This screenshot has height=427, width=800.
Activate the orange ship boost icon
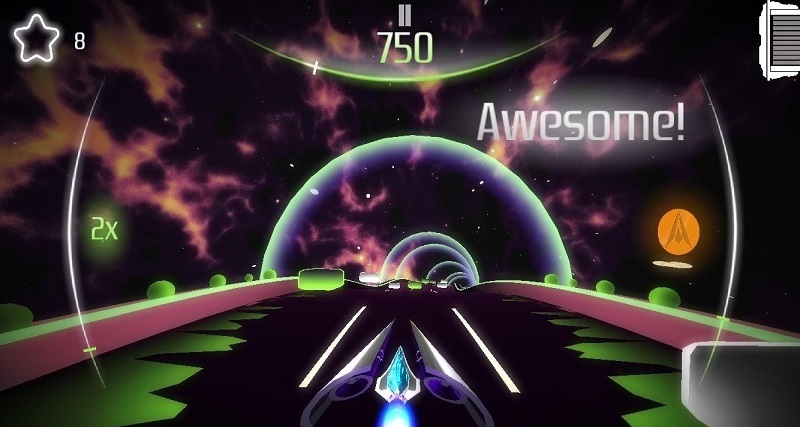tap(679, 231)
